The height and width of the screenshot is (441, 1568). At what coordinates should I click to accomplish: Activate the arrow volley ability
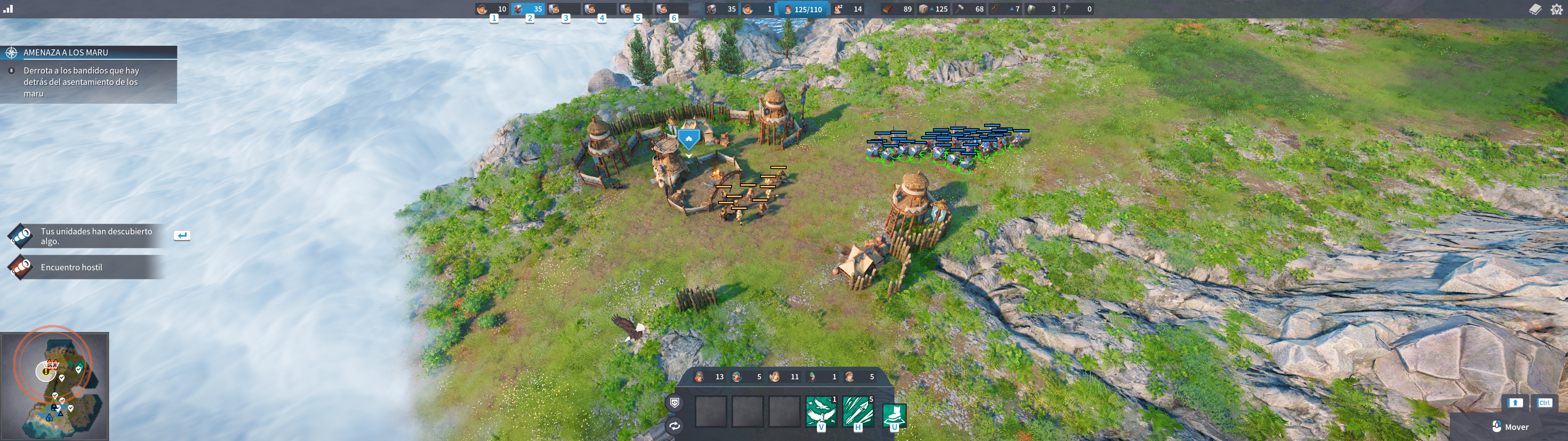(858, 412)
